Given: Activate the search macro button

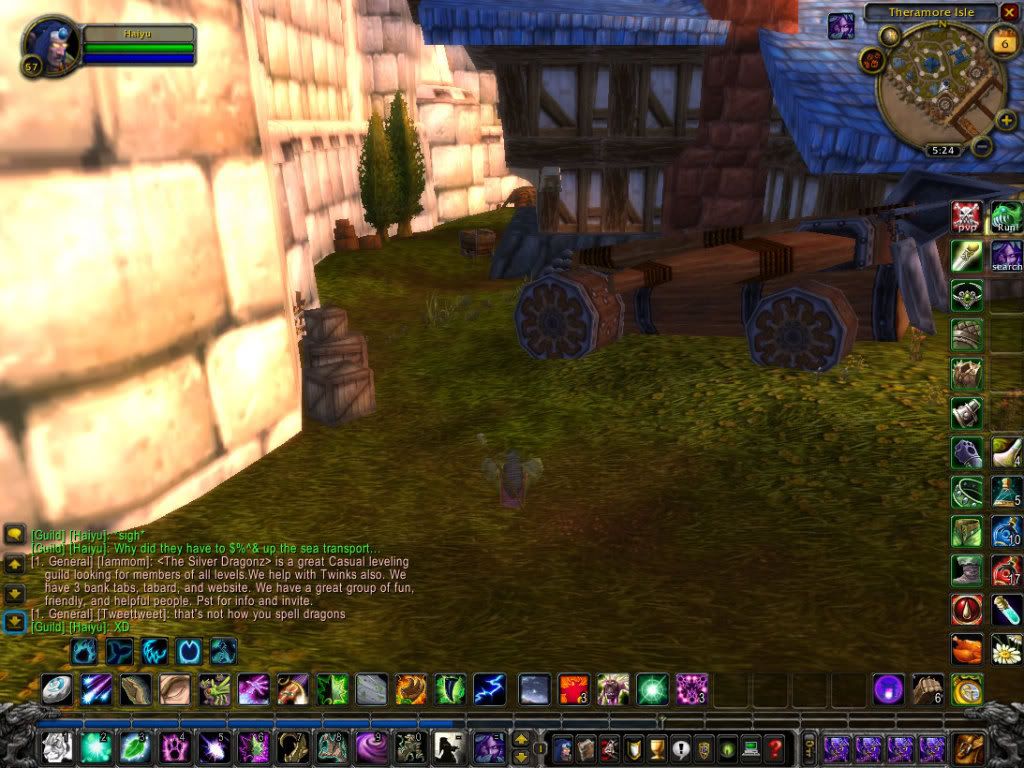Looking at the screenshot, I should click(x=1006, y=254).
